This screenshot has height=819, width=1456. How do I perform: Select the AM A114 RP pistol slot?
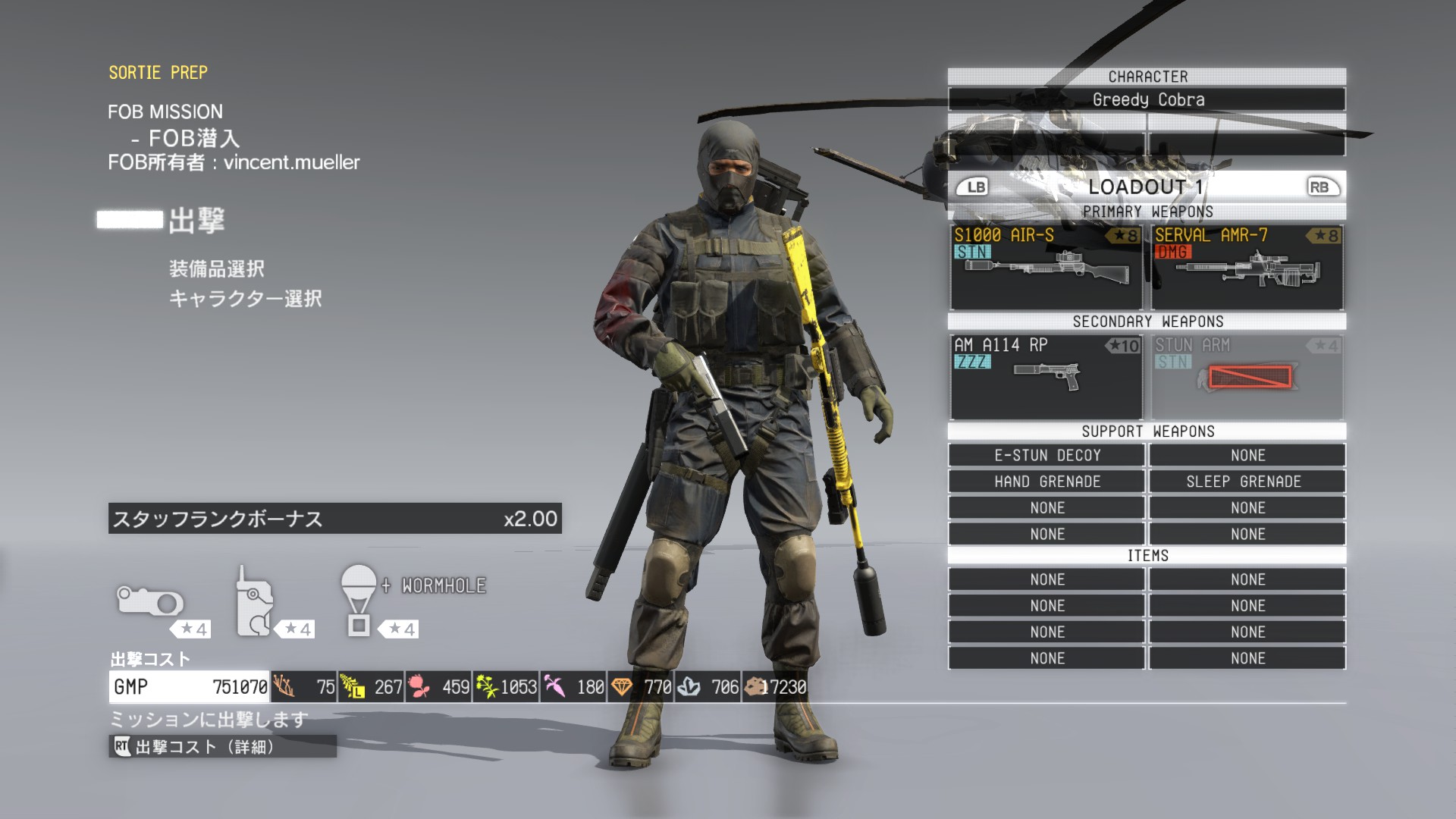click(x=1046, y=377)
